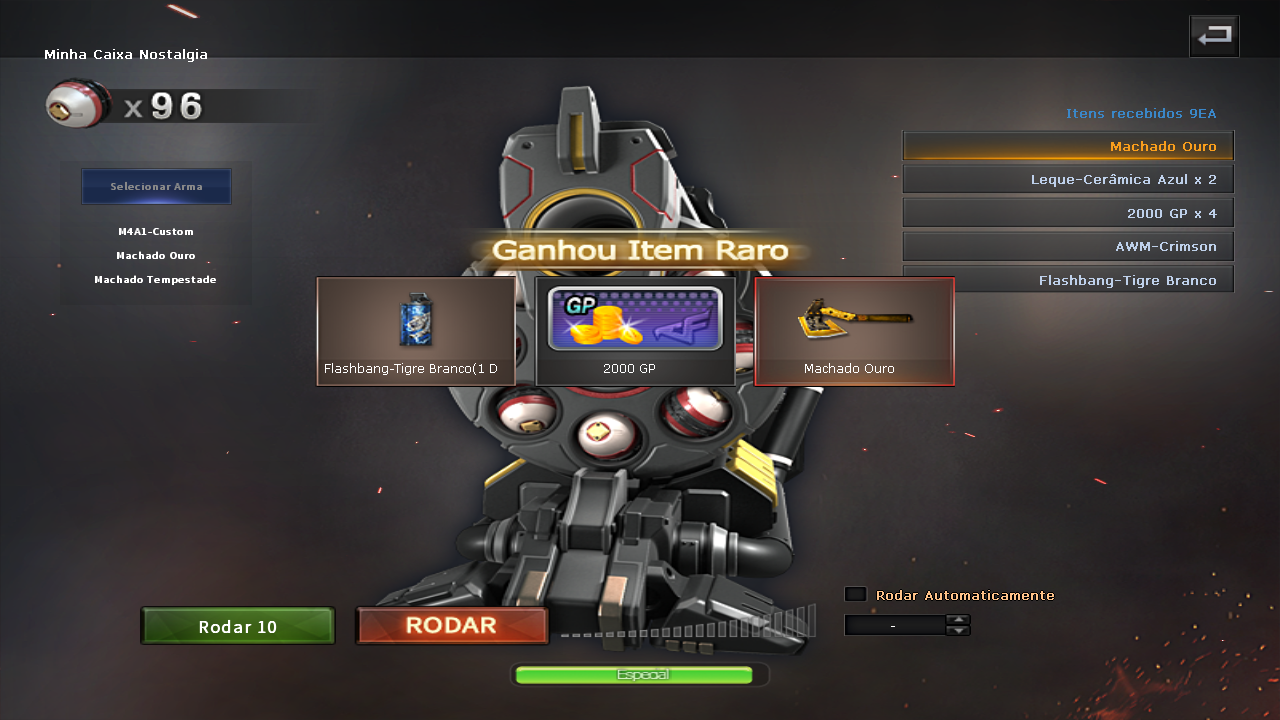The image size is (1280, 720).
Task: Spin ten times with Rodar 10
Action: click(x=237, y=627)
